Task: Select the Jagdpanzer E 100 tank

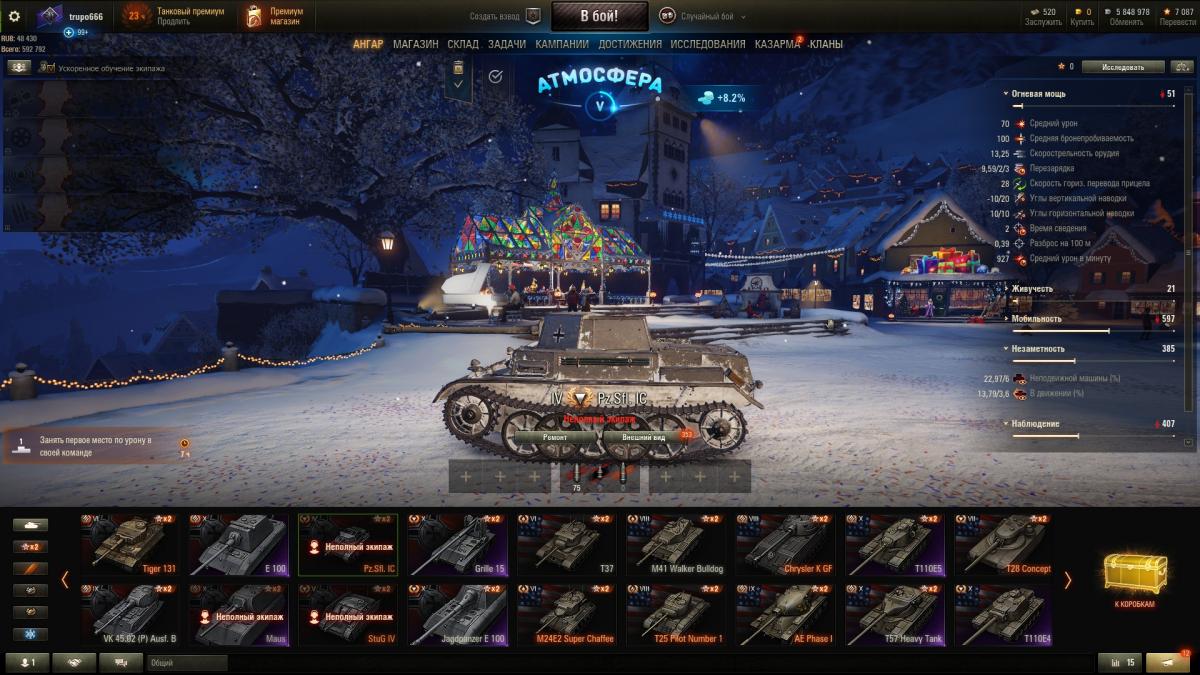Action: pyautogui.click(x=461, y=615)
